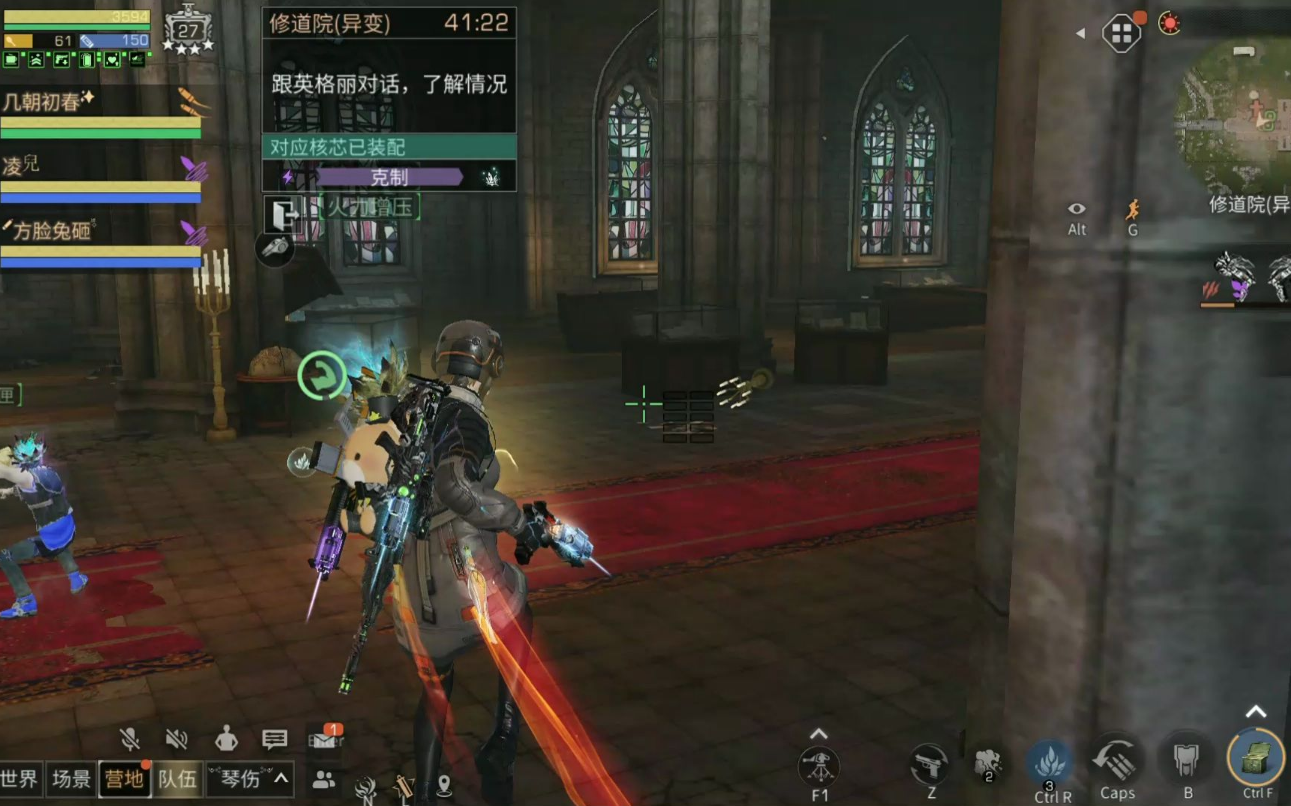Viewport: 1291px width, 806px height.
Task: Expand the 琴伤 private chat tab
Action: tap(250, 779)
